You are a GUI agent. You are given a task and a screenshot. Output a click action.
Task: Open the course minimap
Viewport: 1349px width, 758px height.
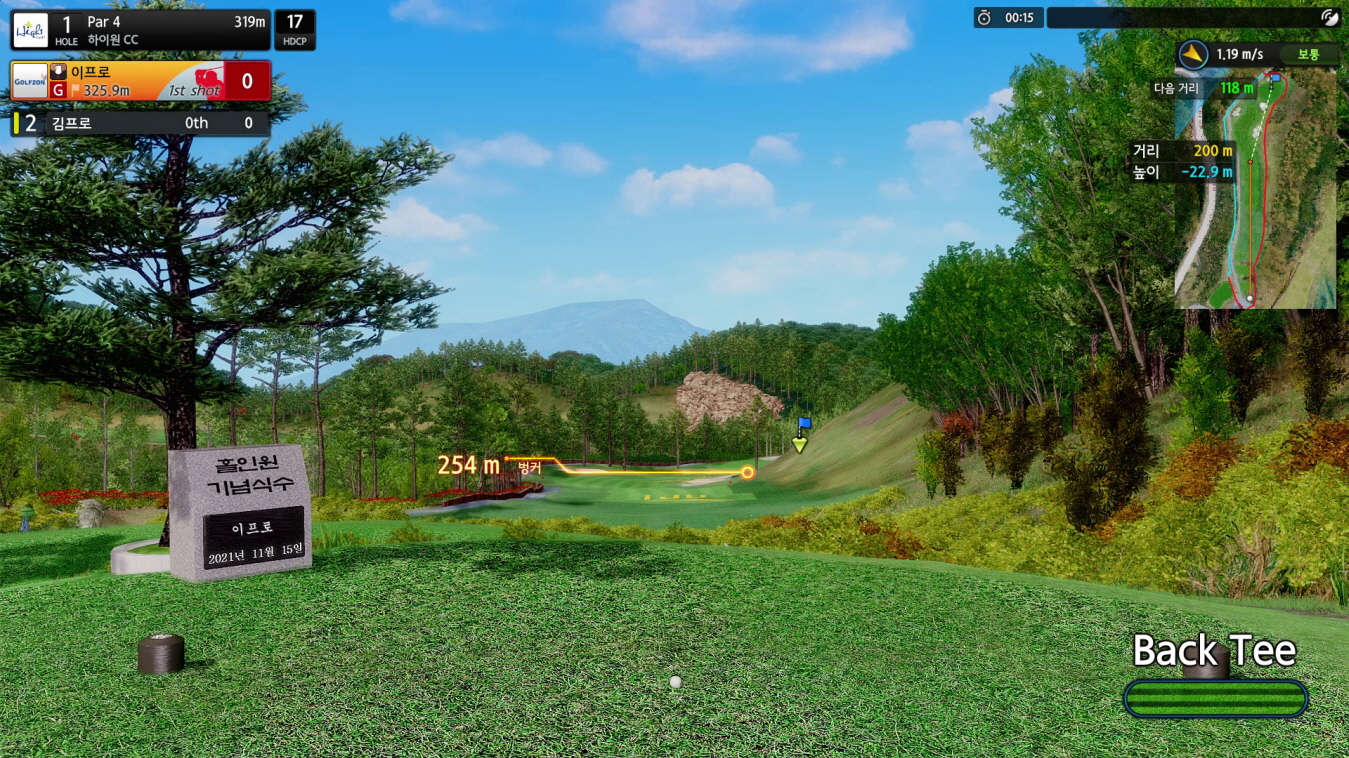[1255, 190]
